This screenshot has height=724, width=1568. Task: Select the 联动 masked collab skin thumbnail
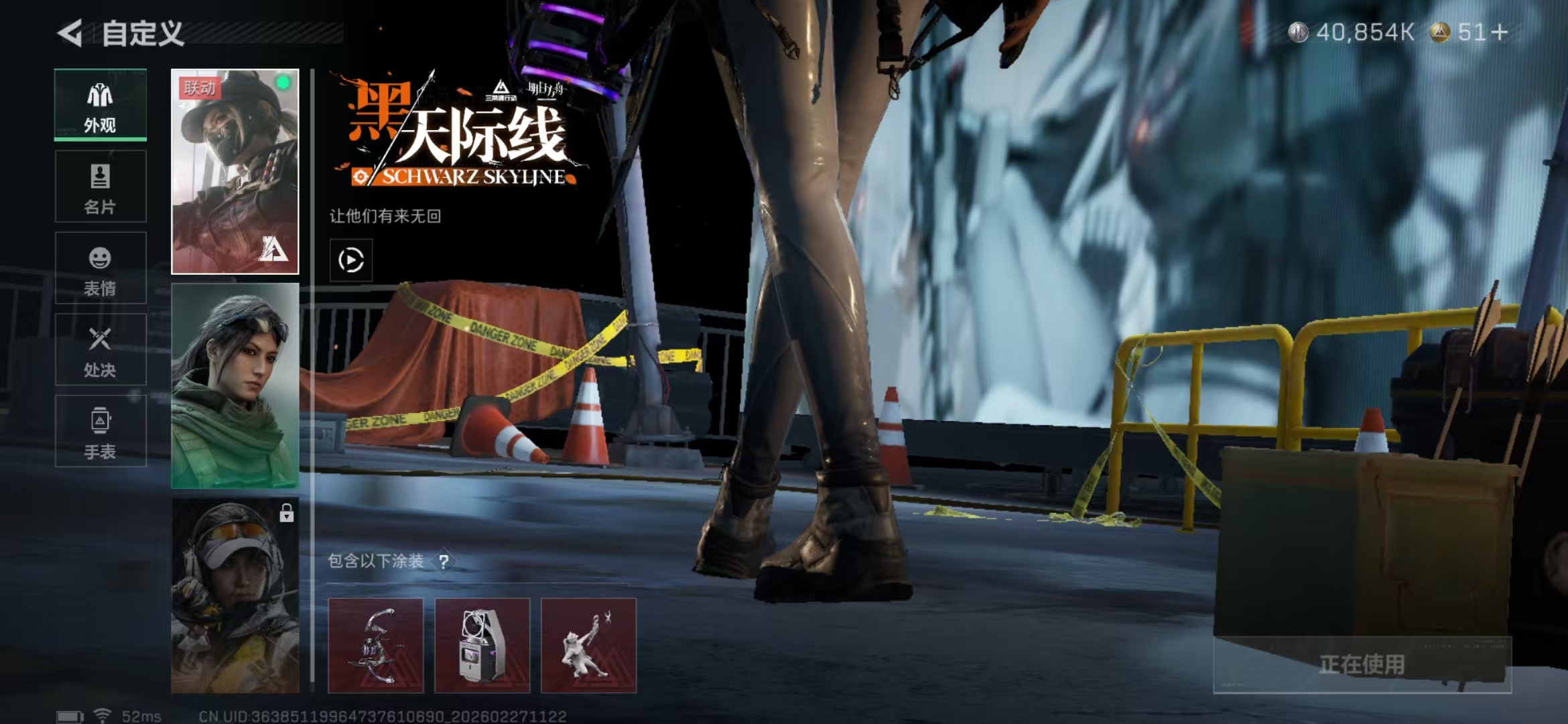[x=235, y=172]
